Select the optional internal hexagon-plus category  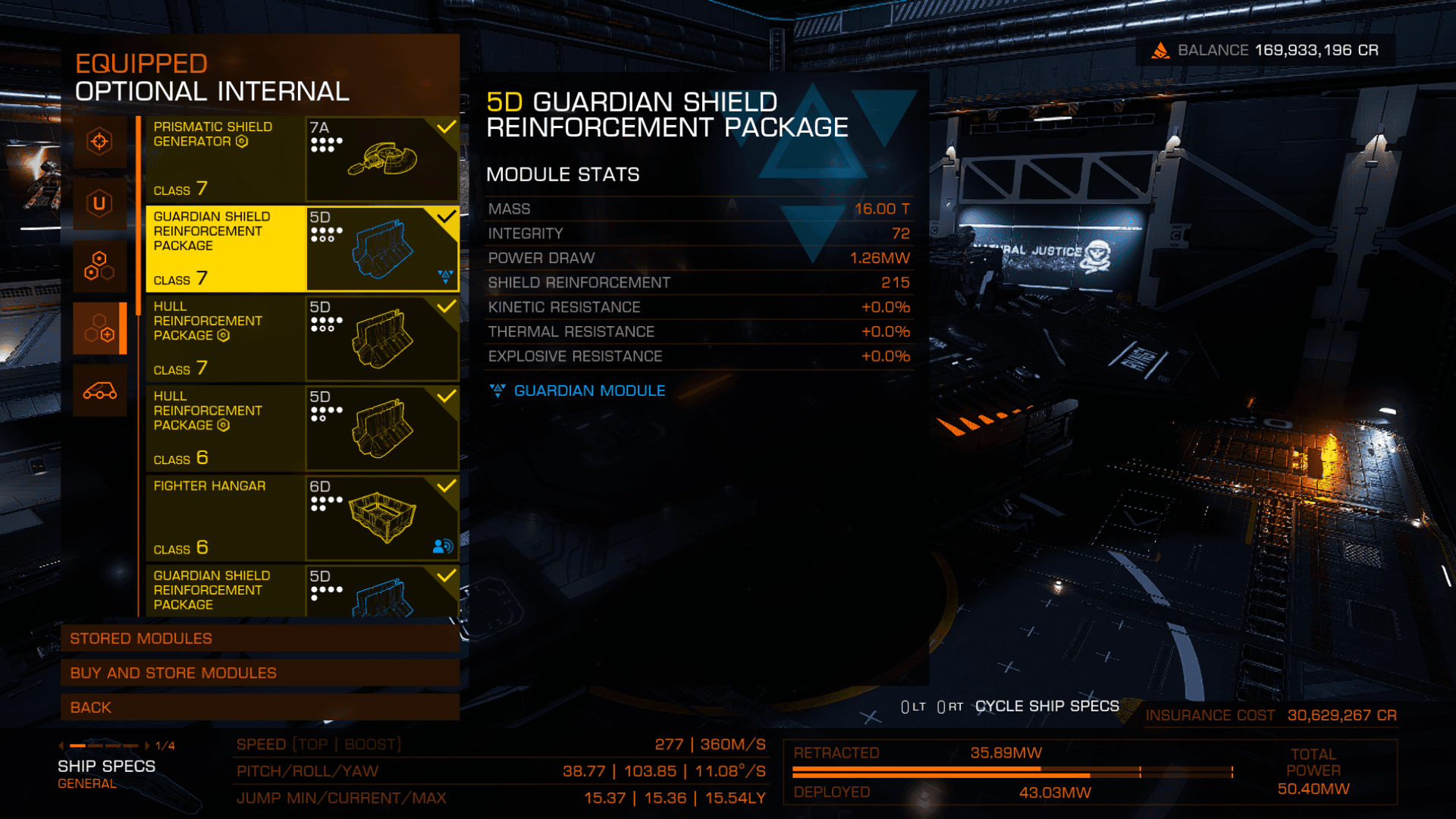click(99, 328)
